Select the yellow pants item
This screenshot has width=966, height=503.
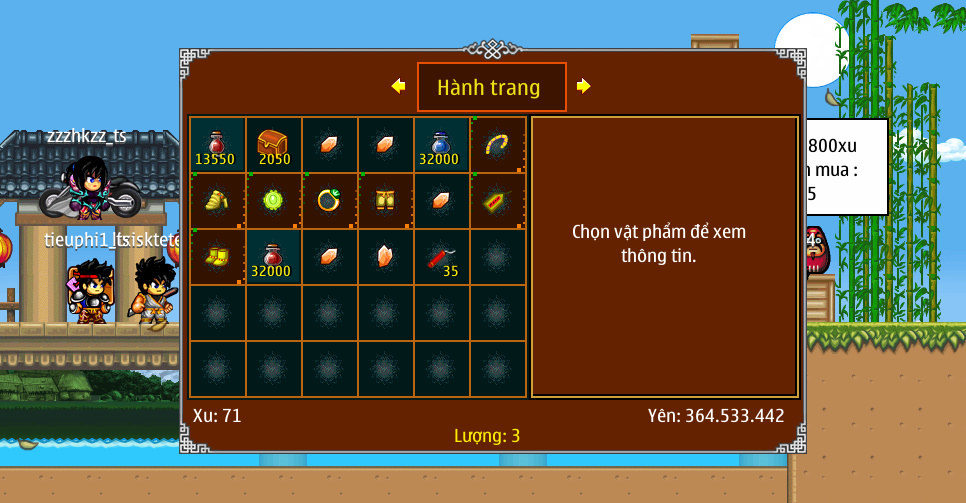[384, 200]
